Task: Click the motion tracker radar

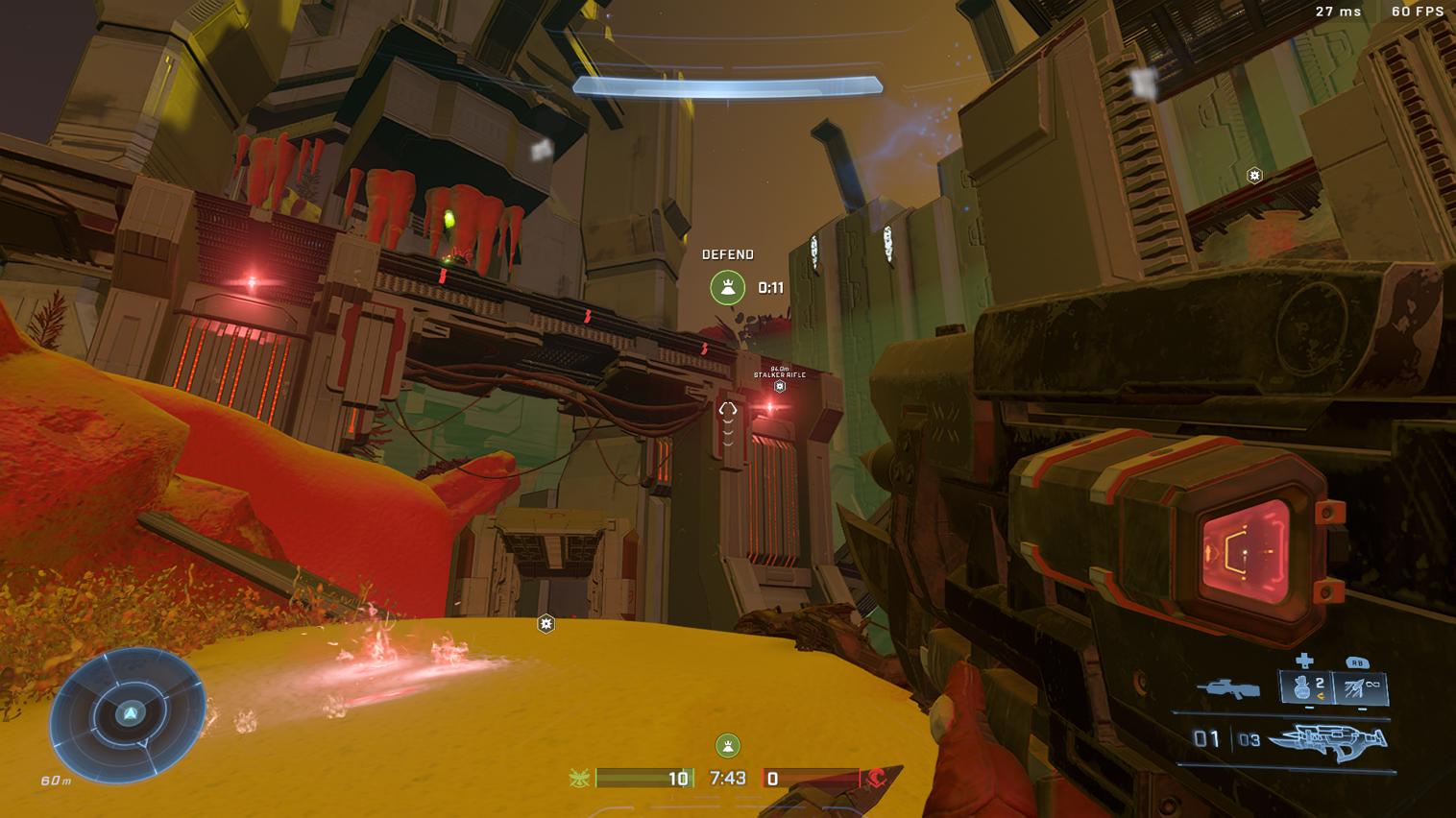Action: [129, 712]
